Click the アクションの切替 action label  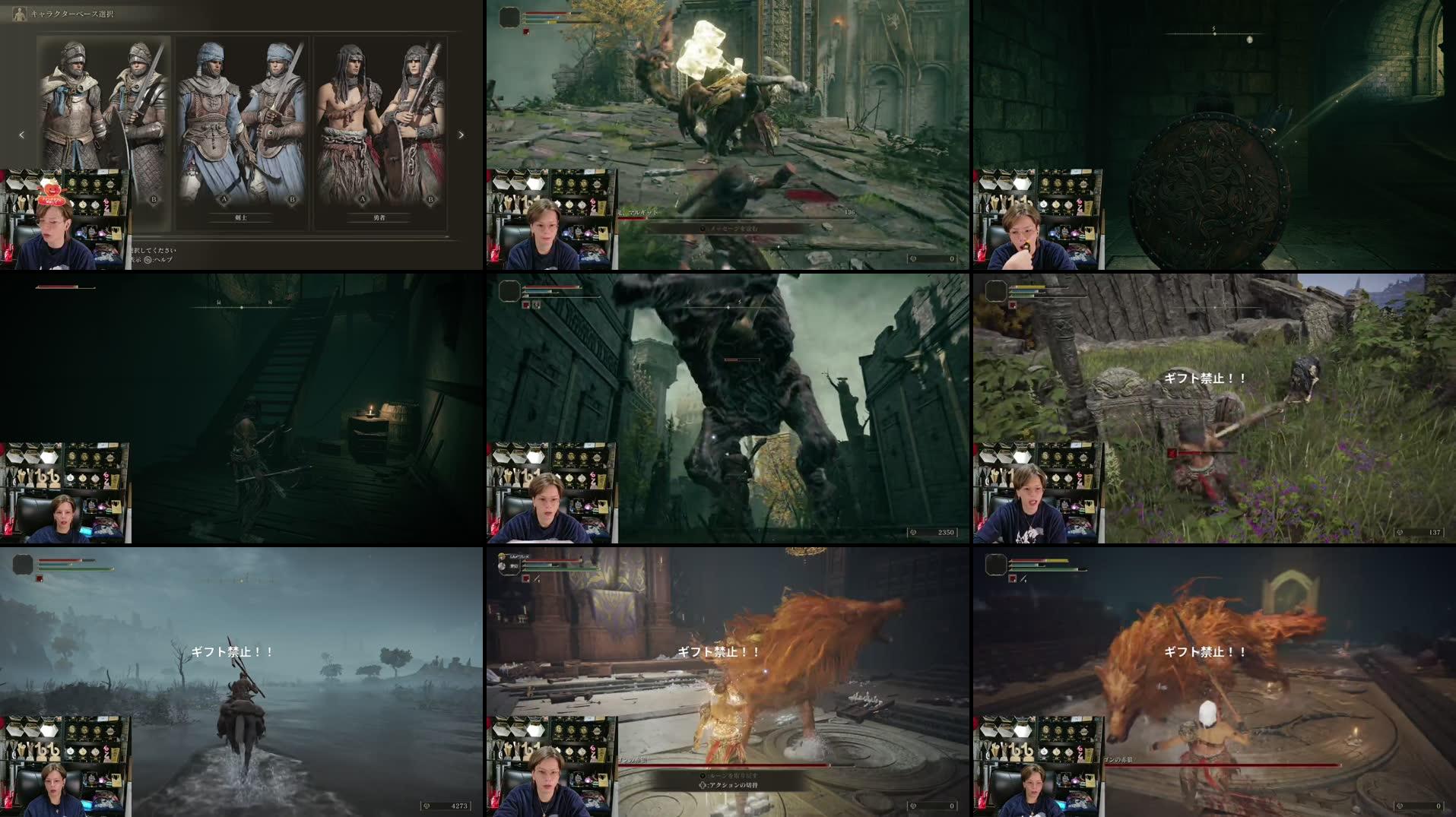tap(734, 786)
